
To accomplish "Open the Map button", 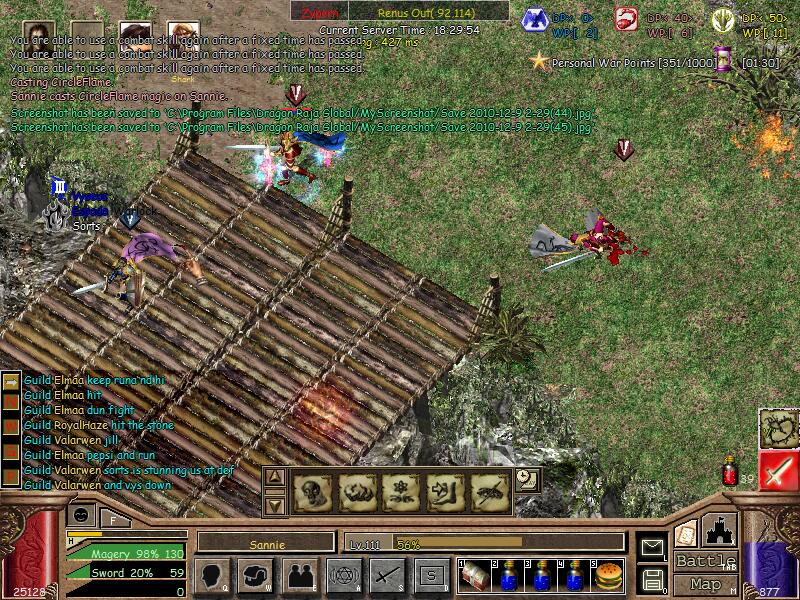I will tap(706, 583).
